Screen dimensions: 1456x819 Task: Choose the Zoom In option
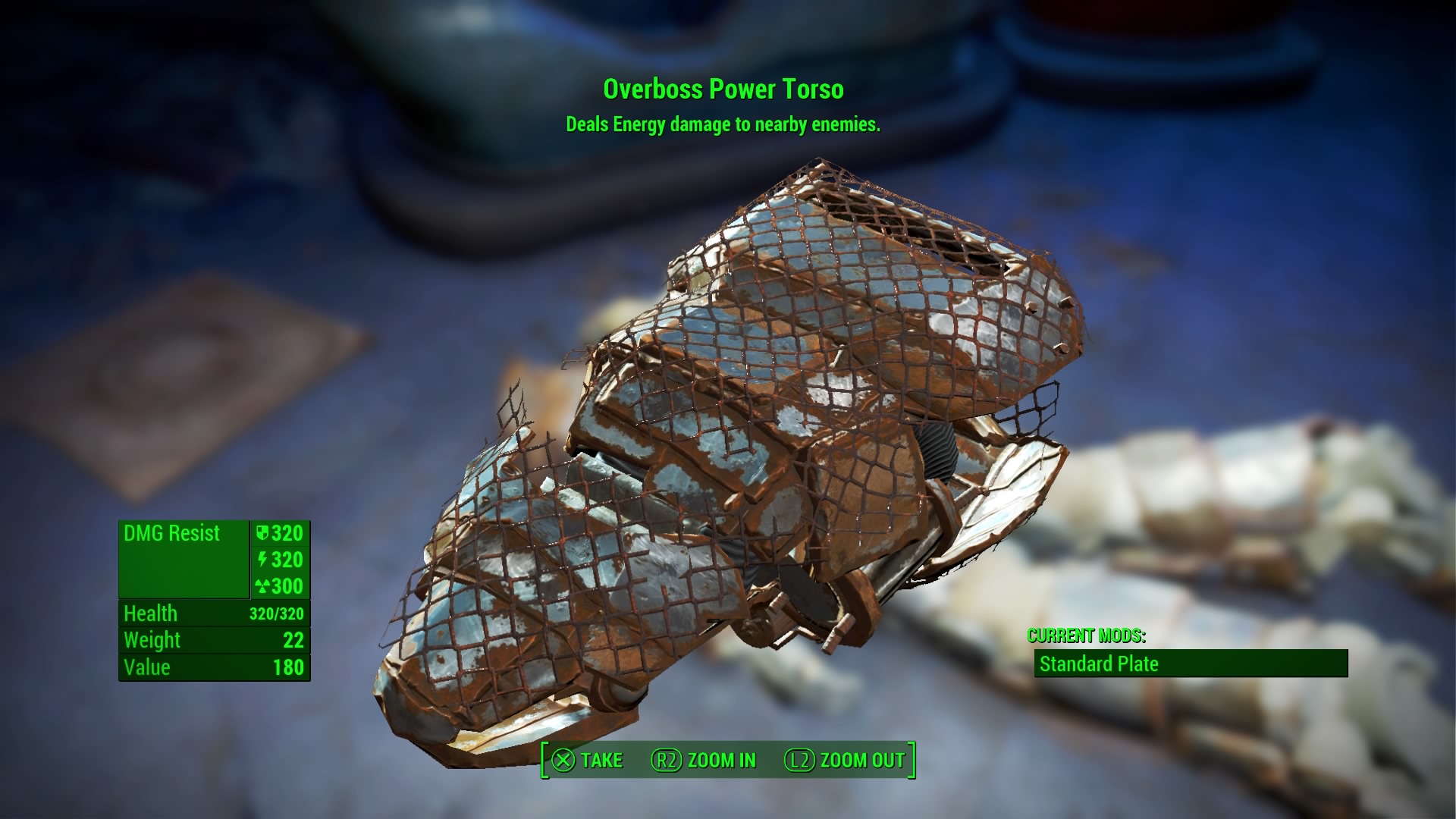point(704,760)
